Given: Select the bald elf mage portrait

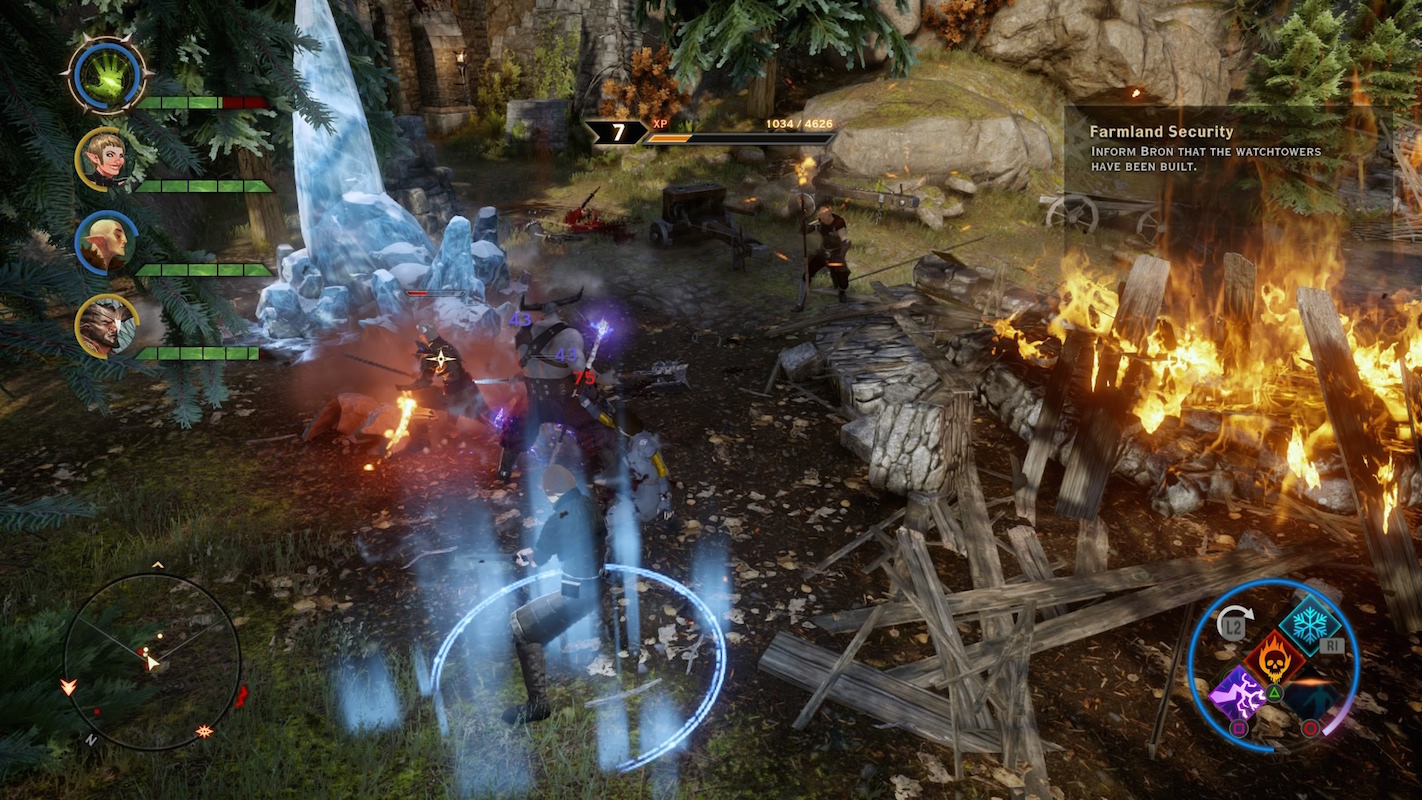Looking at the screenshot, I should click(x=106, y=243).
